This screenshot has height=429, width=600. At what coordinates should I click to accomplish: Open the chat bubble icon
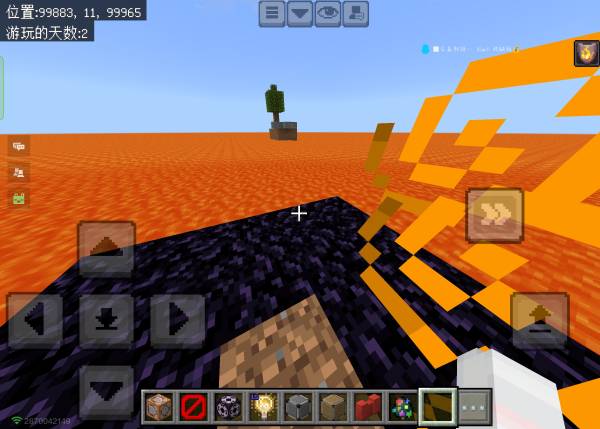18,146
